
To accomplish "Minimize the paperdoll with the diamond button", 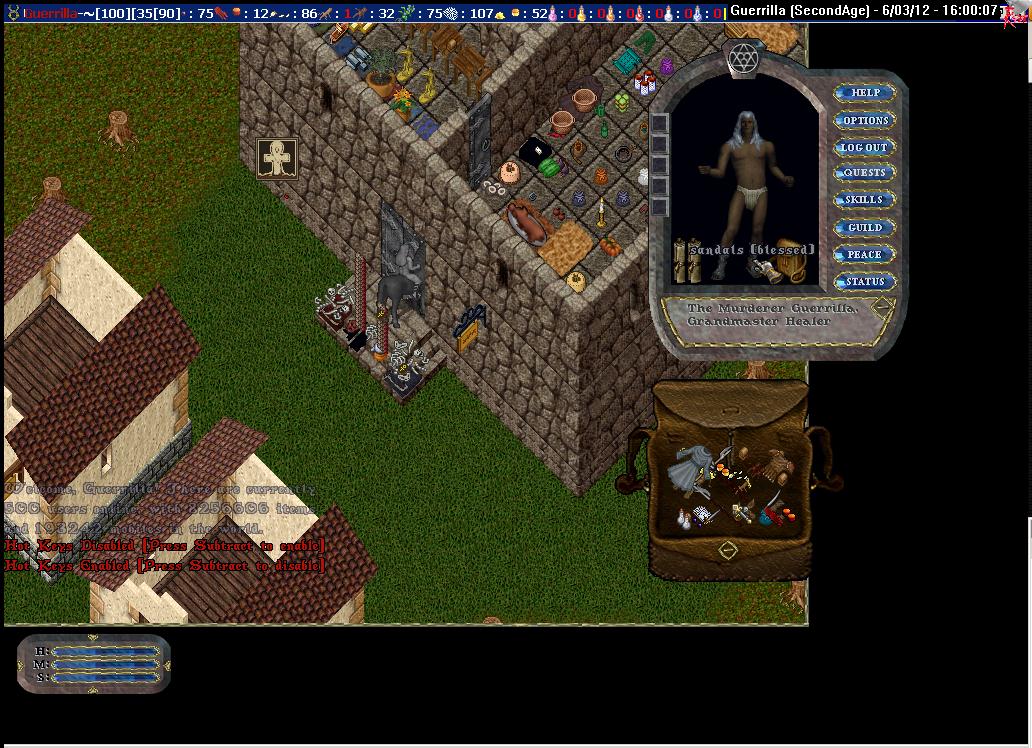I will tap(882, 307).
